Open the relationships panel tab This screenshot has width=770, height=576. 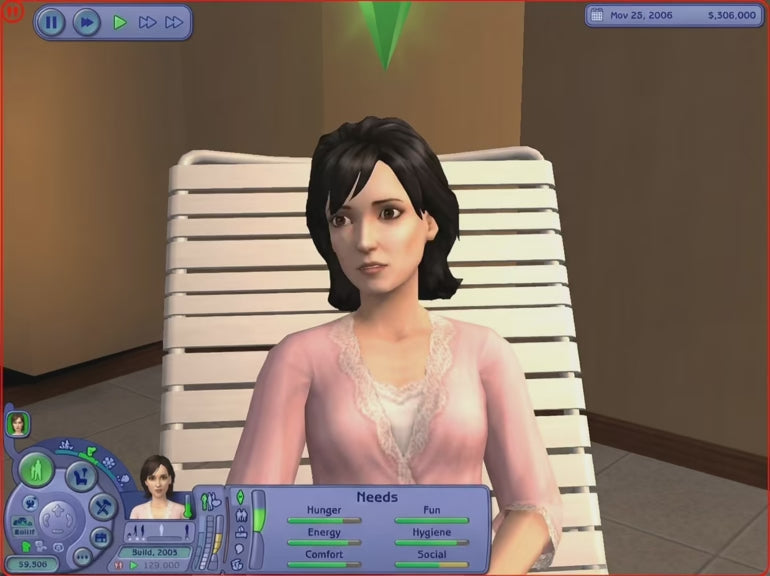click(x=240, y=514)
